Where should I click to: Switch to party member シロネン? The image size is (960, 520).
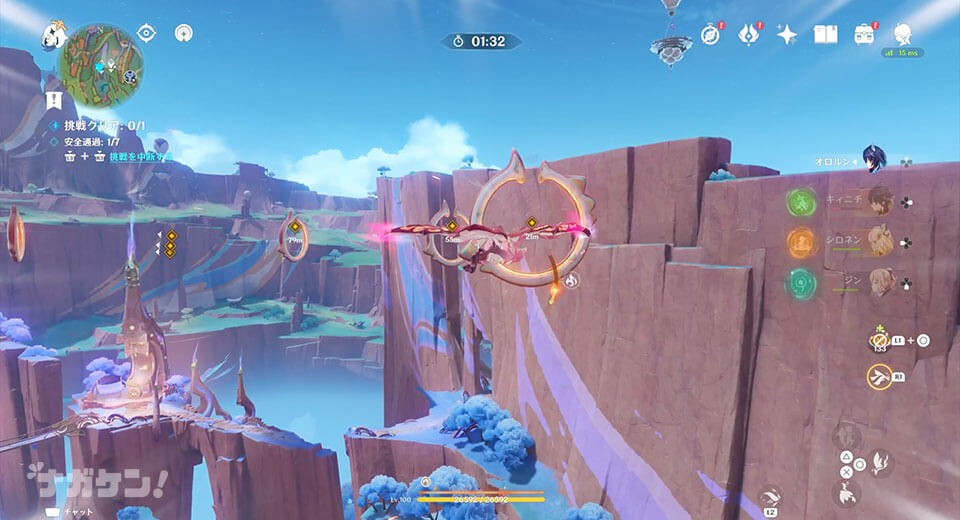click(880, 242)
